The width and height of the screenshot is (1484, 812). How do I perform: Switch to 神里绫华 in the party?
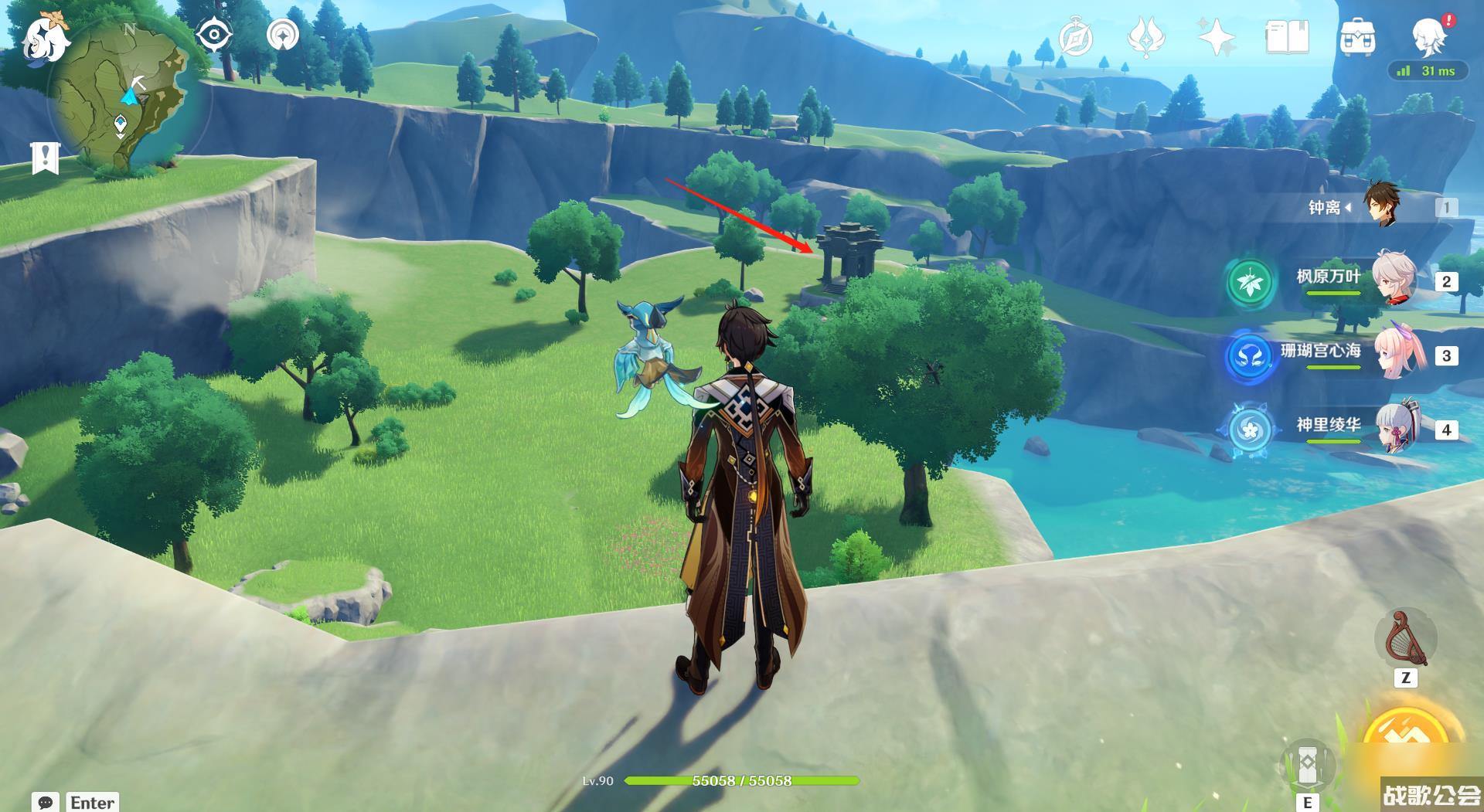point(1395,427)
